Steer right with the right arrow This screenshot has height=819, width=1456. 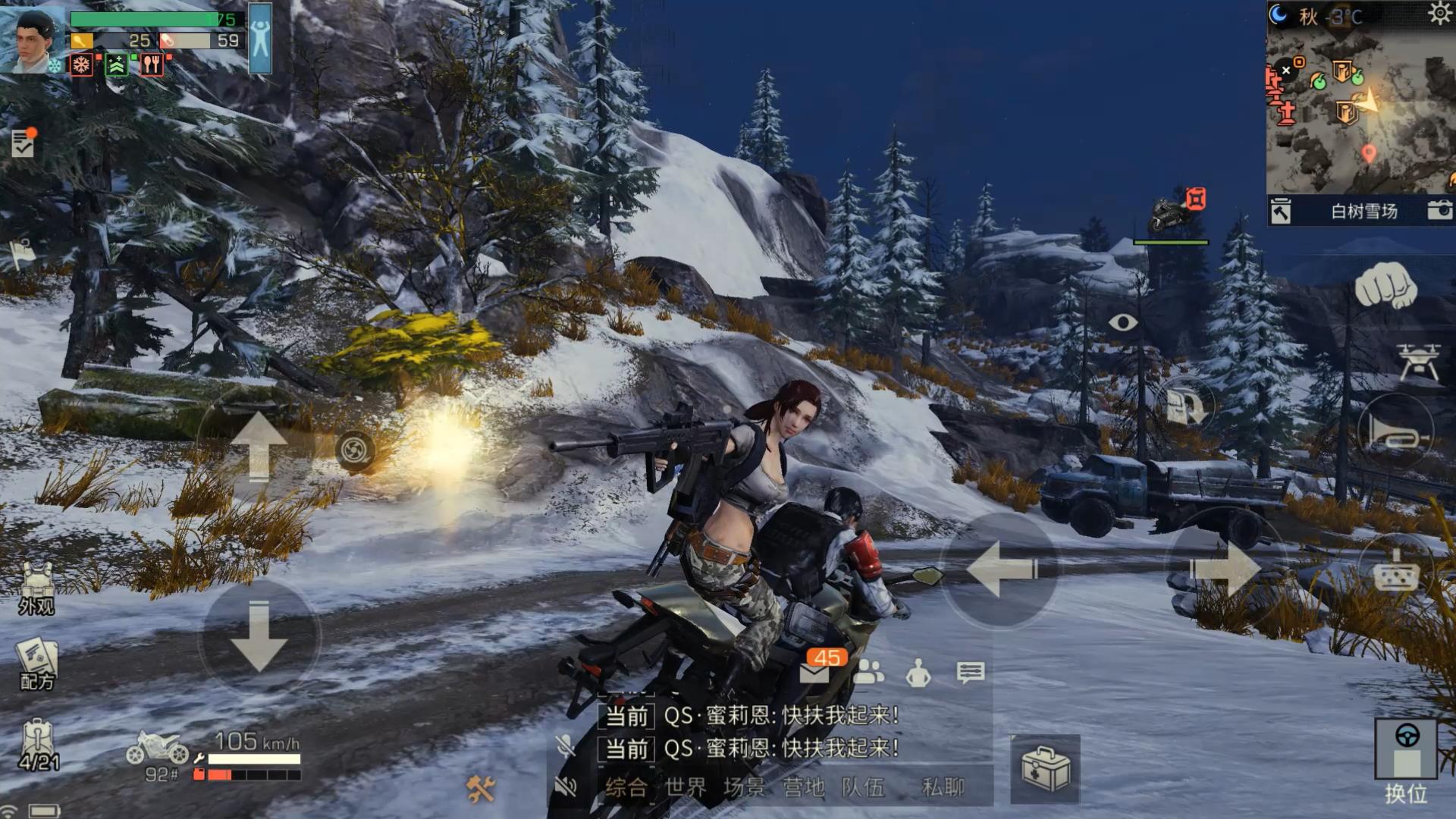coord(1224,570)
